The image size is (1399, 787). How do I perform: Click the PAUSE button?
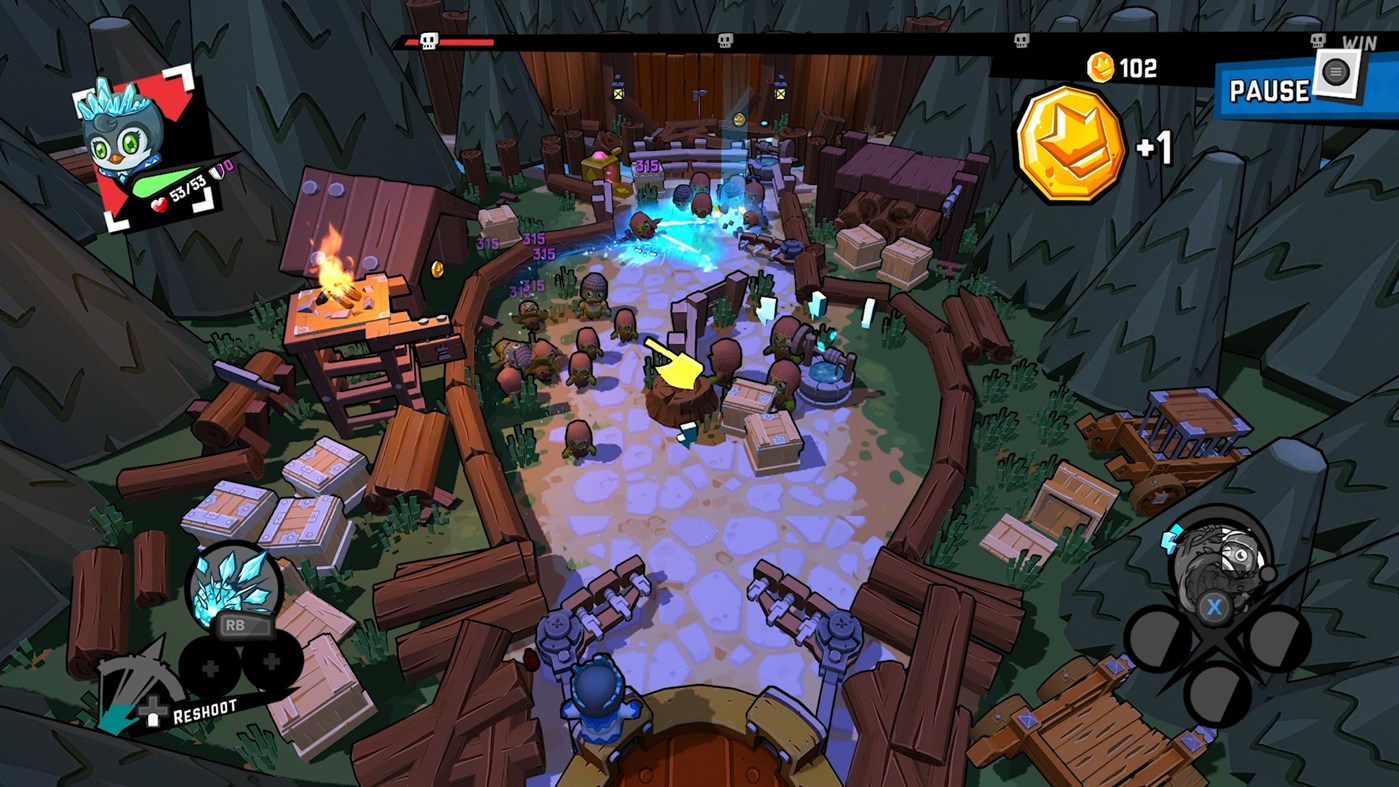pyautogui.click(x=1270, y=92)
